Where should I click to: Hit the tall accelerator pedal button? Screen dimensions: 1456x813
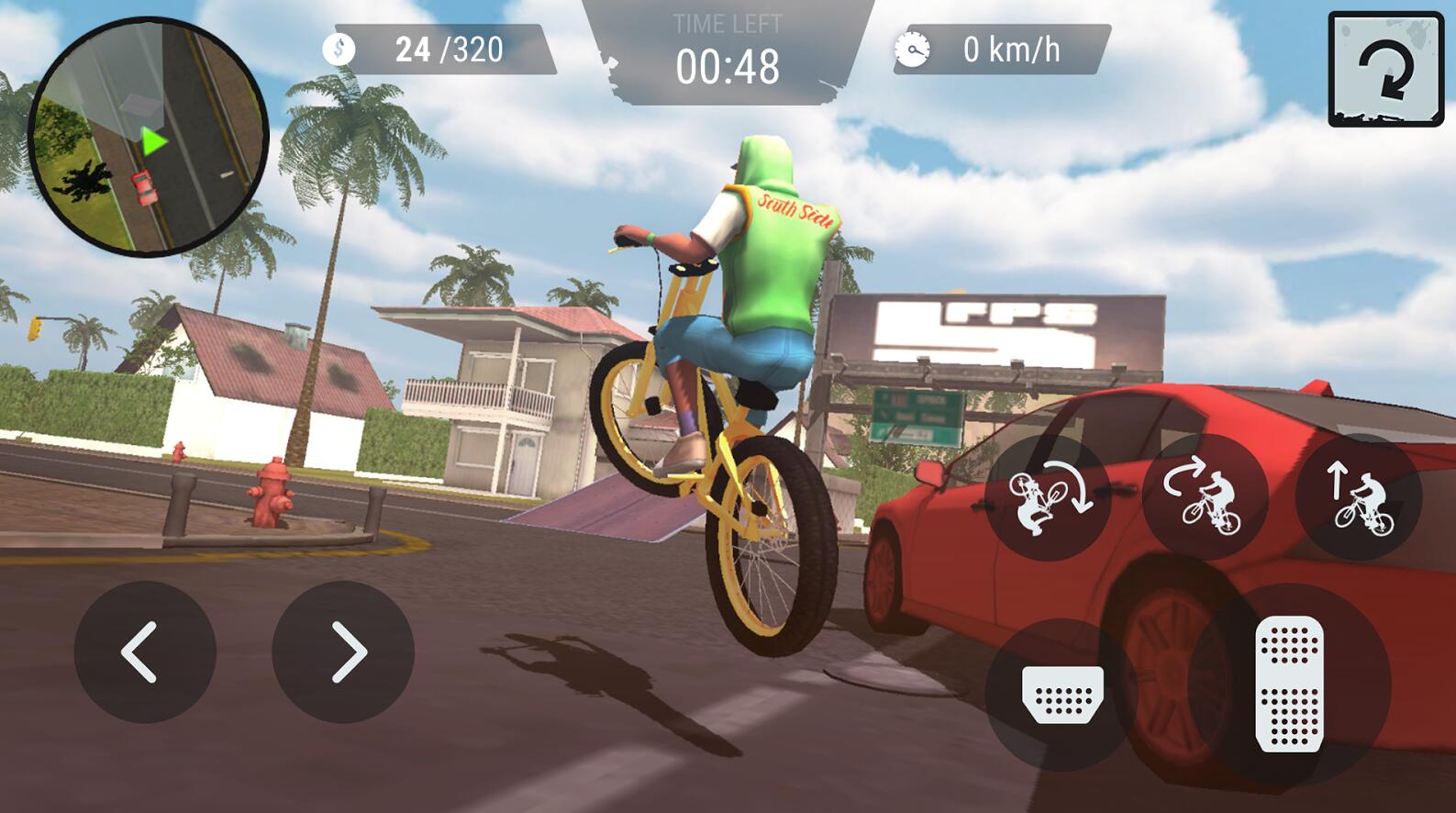pos(1289,685)
